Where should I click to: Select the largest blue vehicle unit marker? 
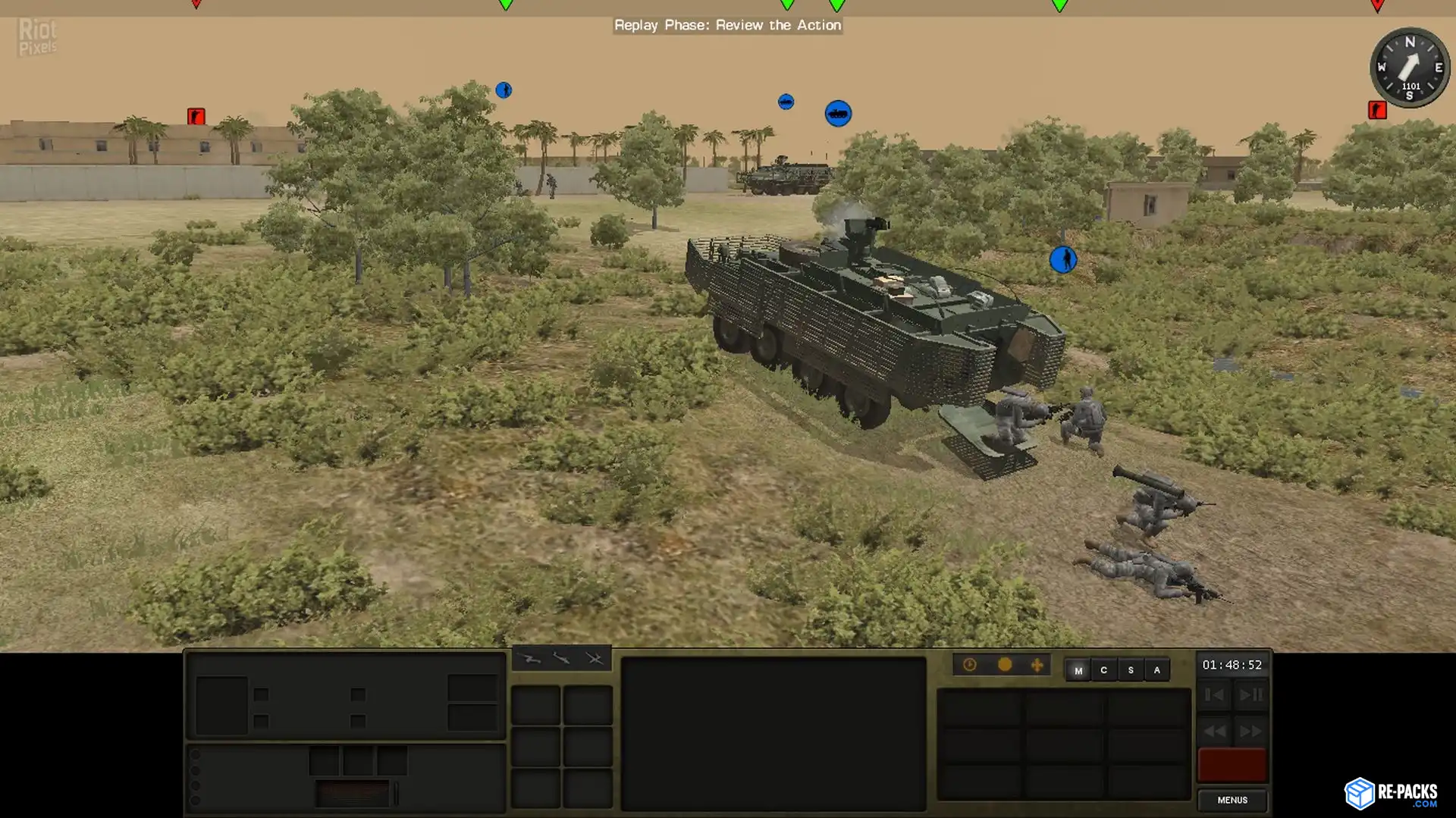point(838,114)
